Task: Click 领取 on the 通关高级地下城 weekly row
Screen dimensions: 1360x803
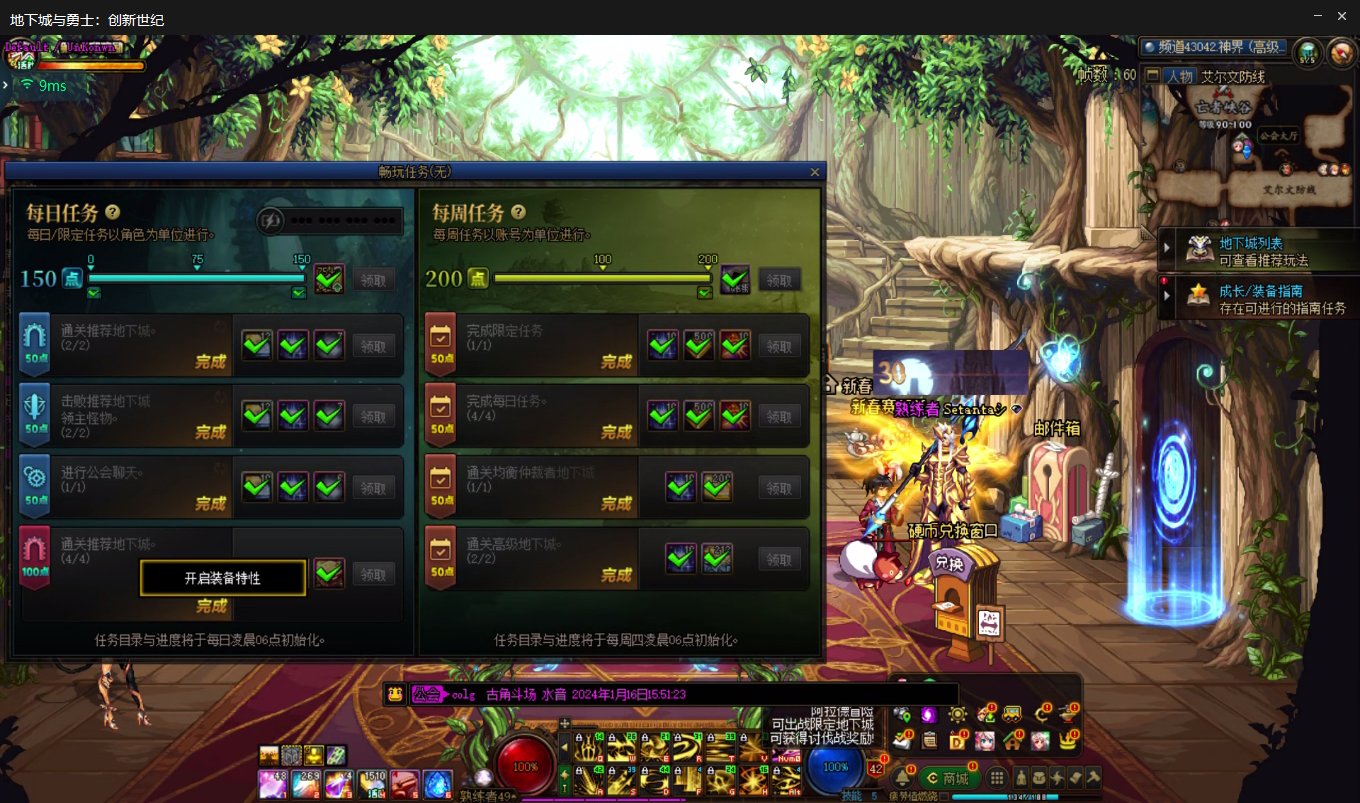Action: tap(779, 559)
